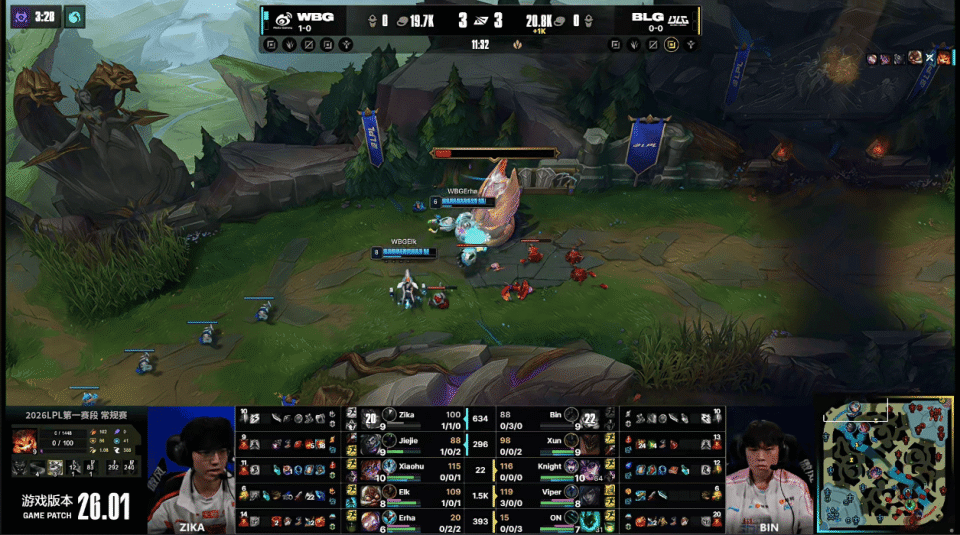Image resolution: width=960 pixels, height=535 pixels.
Task: Click the highlighted yellow objective icon under BLG
Action: click(x=672, y=44)
